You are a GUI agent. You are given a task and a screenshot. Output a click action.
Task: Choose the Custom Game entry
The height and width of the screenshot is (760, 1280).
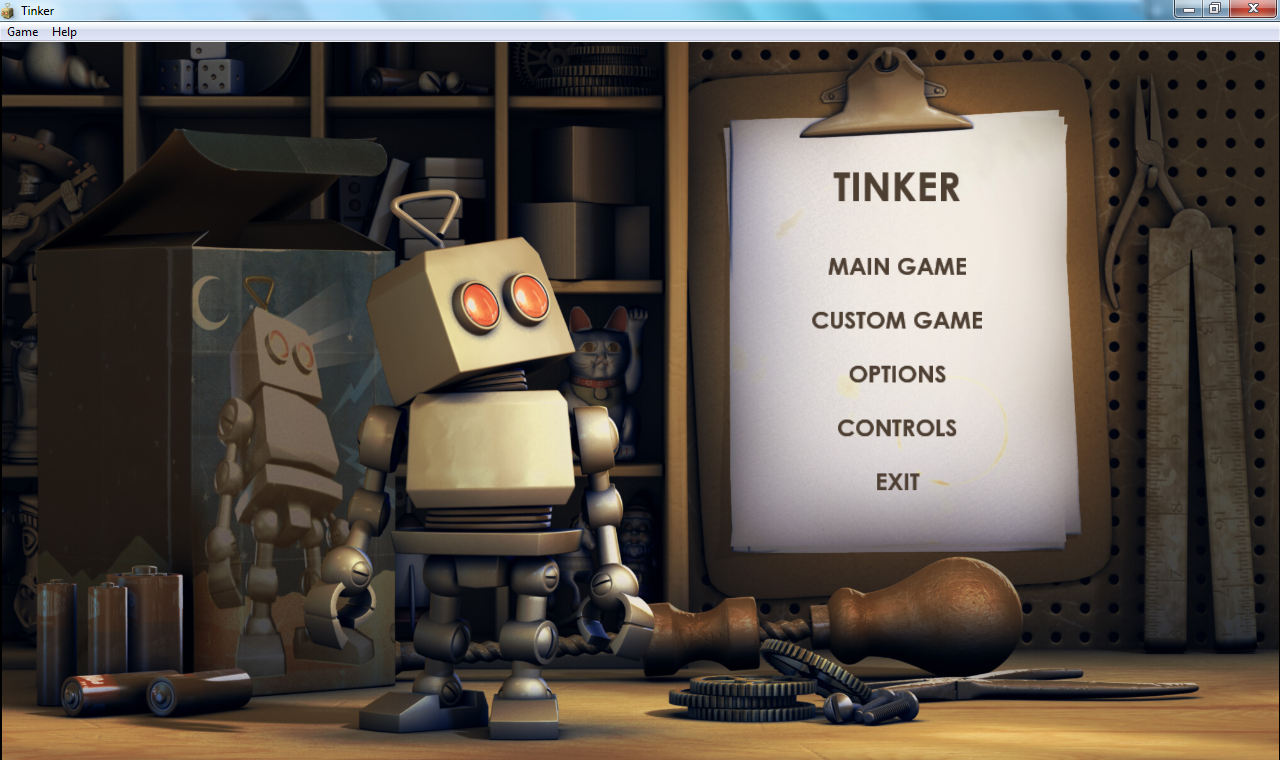pyautogui.click(x=897, y=321)
